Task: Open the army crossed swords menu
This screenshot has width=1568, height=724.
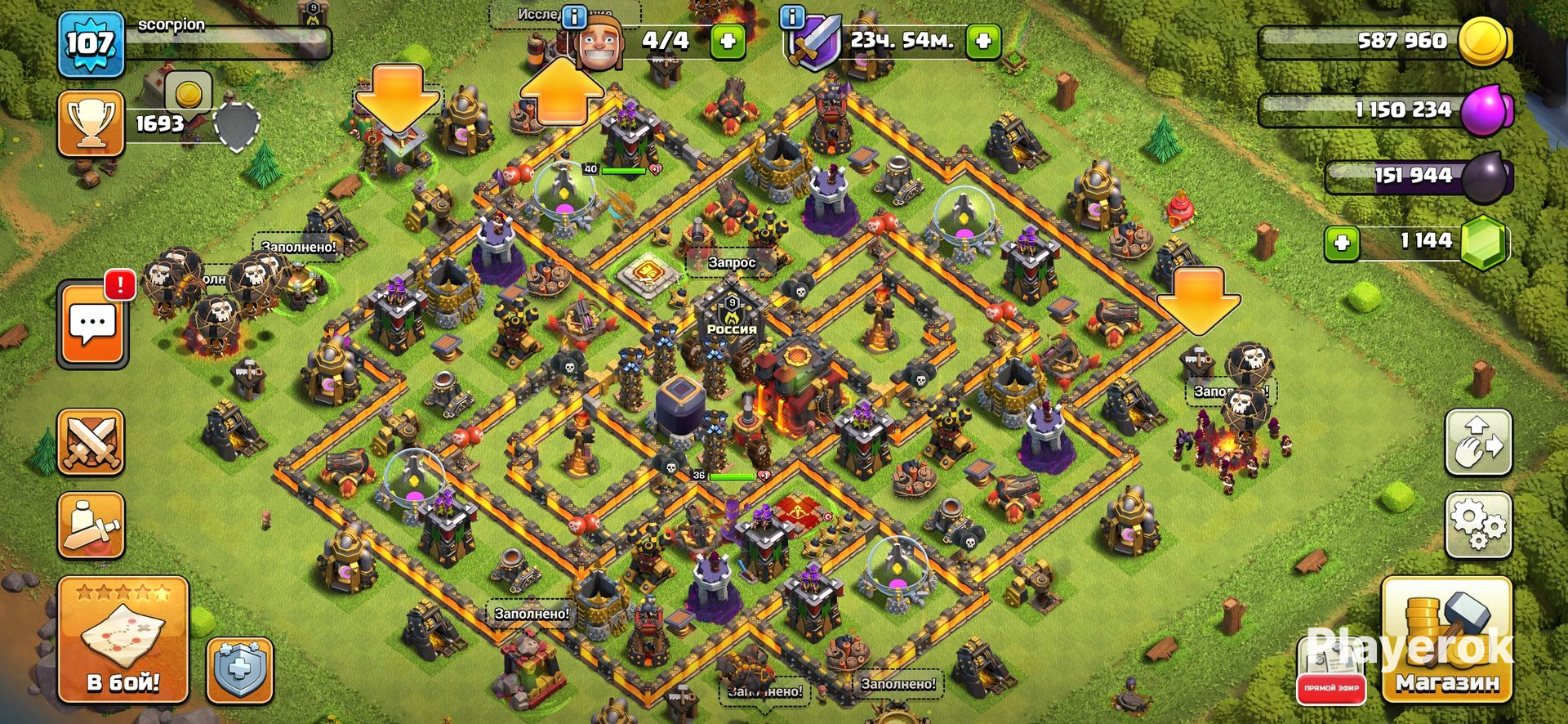Action: (91, 443)
